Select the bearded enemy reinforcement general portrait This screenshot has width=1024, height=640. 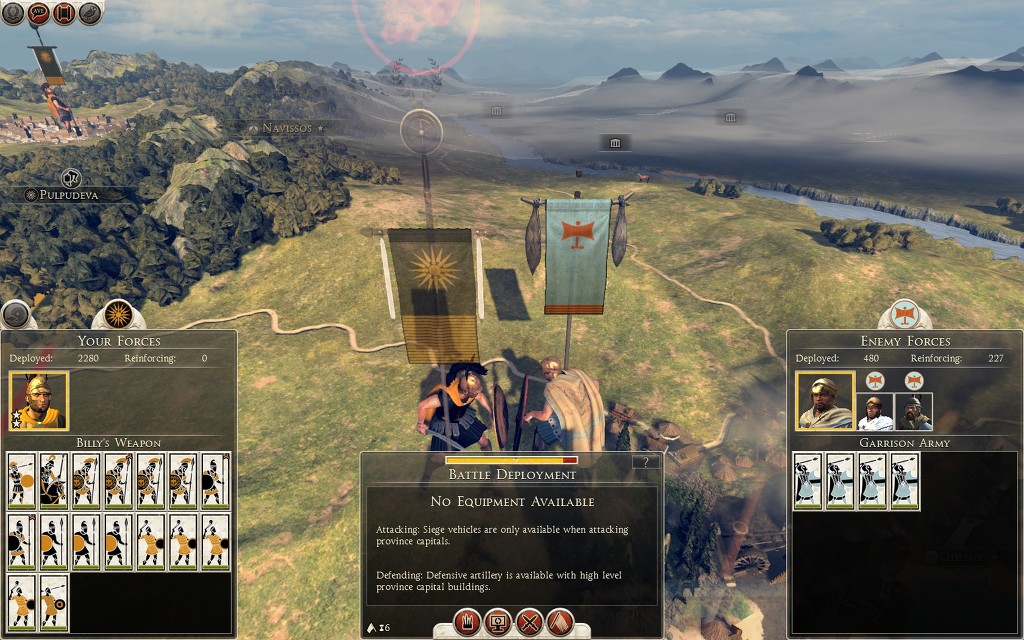pyautogui.click(x=914, y=411)
